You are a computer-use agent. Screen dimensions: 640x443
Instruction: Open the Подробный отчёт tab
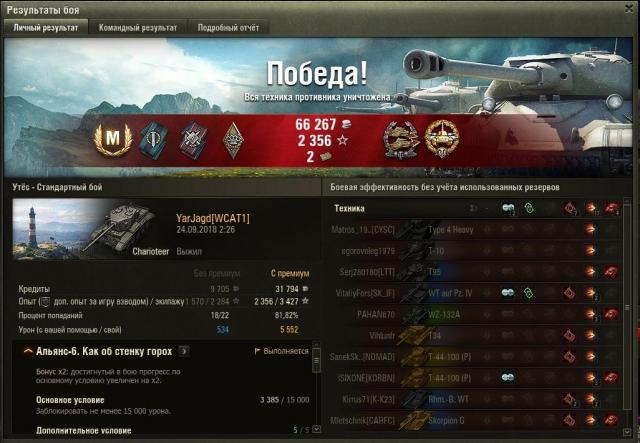[227, 28]
